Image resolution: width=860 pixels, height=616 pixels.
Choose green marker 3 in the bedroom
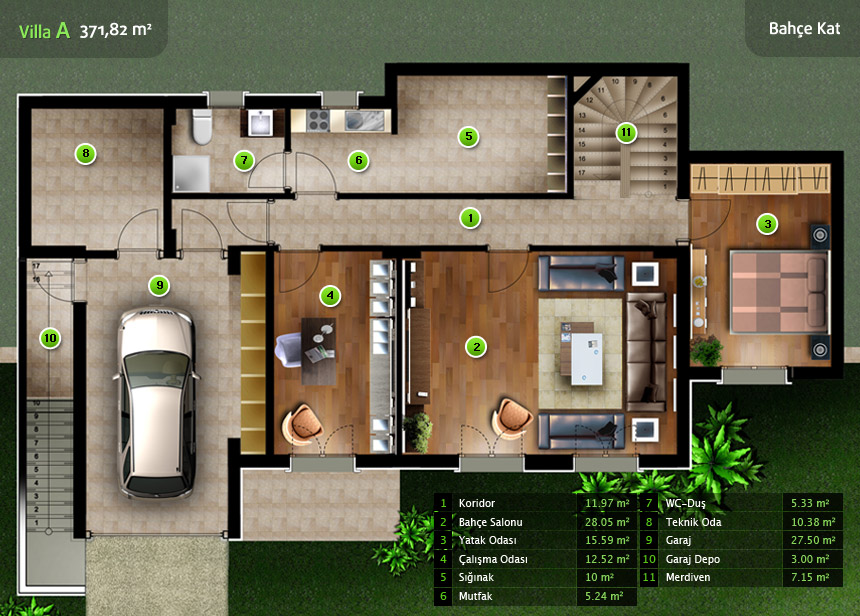coord(767,224)
